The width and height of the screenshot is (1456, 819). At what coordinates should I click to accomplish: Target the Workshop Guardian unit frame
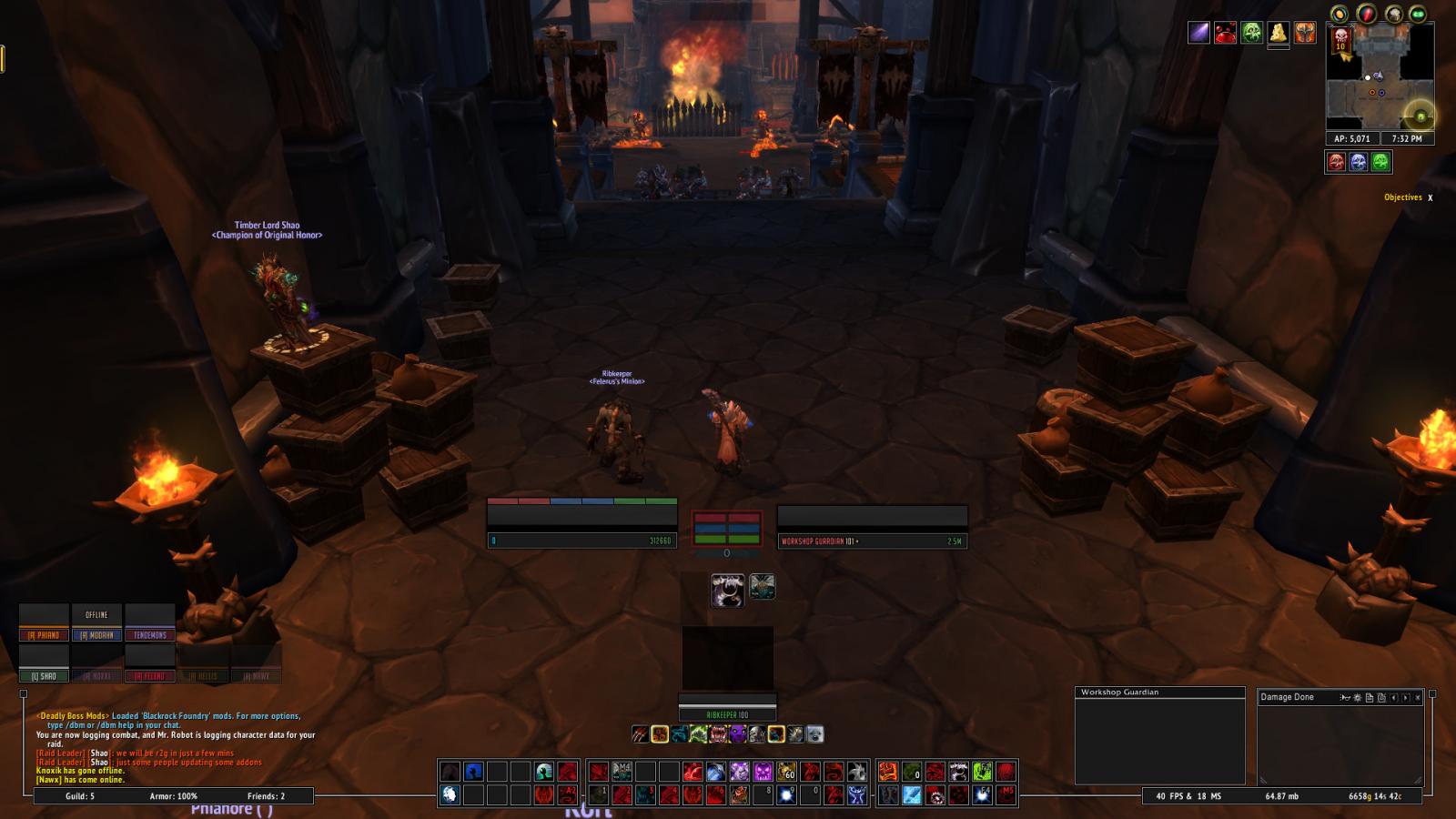(872, 528)
